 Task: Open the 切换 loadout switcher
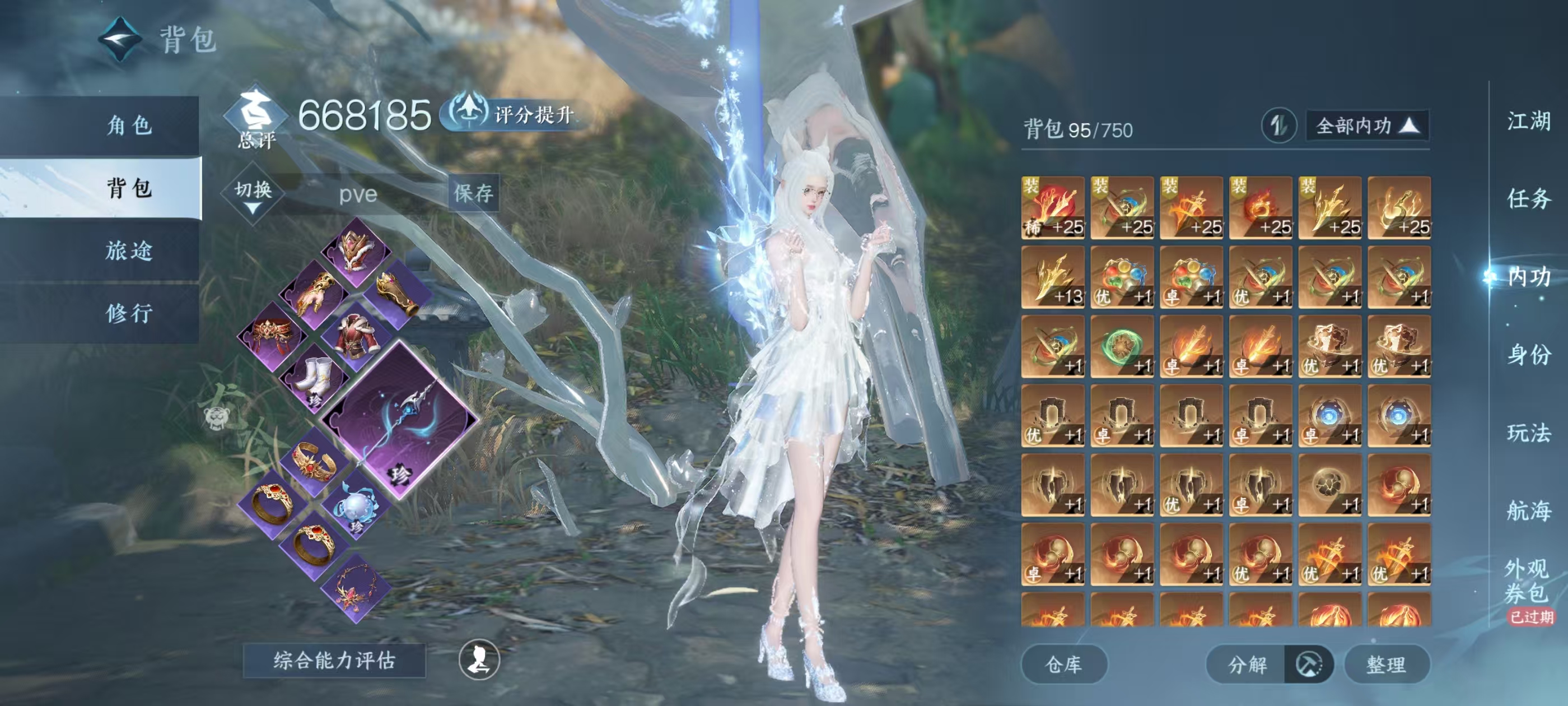click(x=253, y=195)
